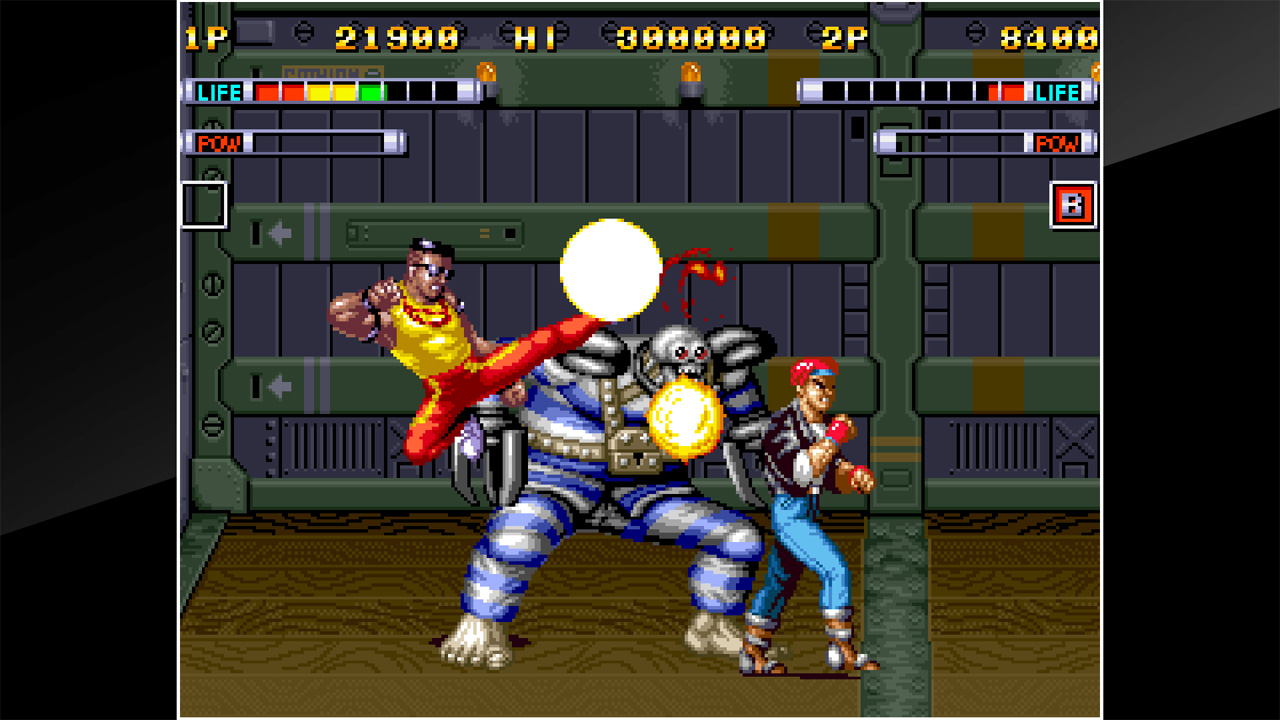Click the HI score value 300000
1280x720 pixels.
pyautogui.click(x=690, y=34)
